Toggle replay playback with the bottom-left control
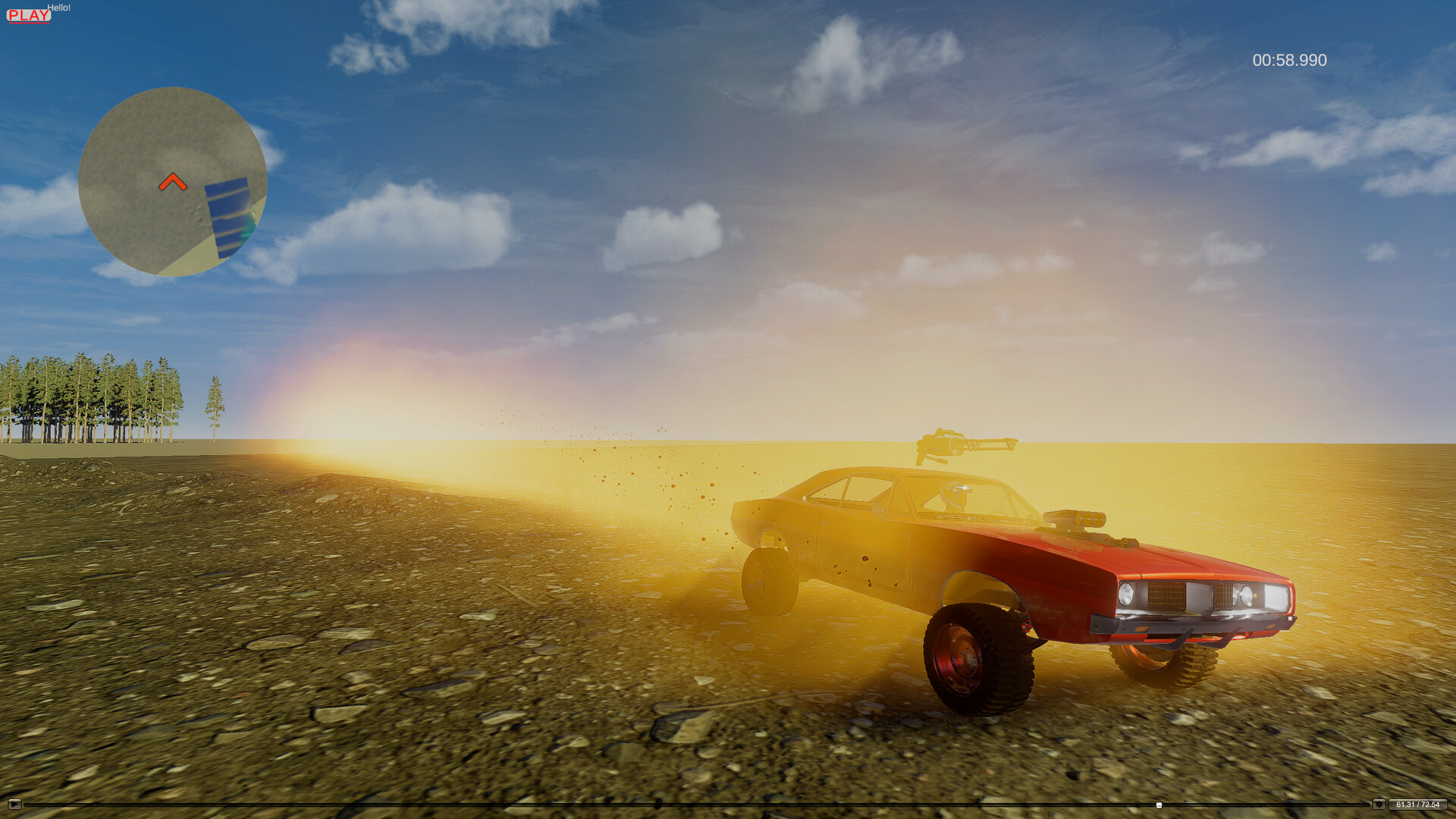Image resolution: width=1456 pixels, height=819 pixels. click(15, 804)
